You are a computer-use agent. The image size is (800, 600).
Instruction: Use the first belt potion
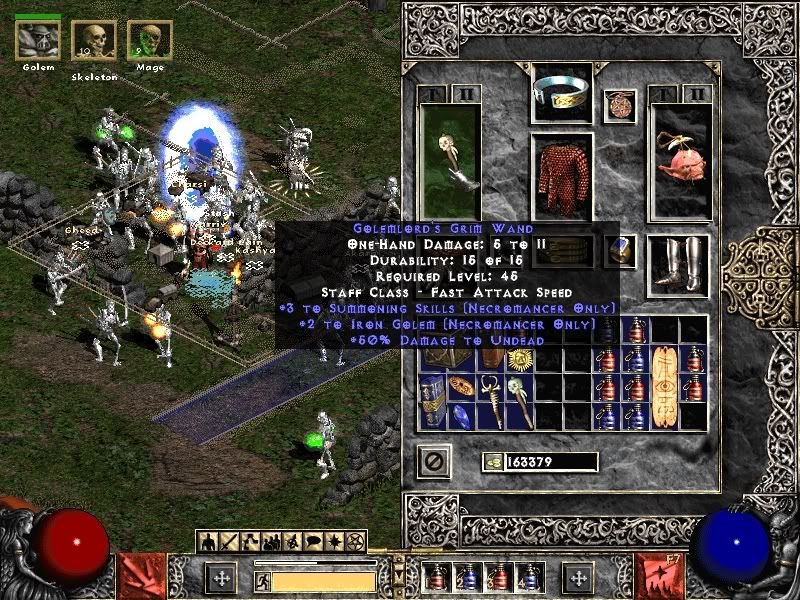tap(436, 577)
